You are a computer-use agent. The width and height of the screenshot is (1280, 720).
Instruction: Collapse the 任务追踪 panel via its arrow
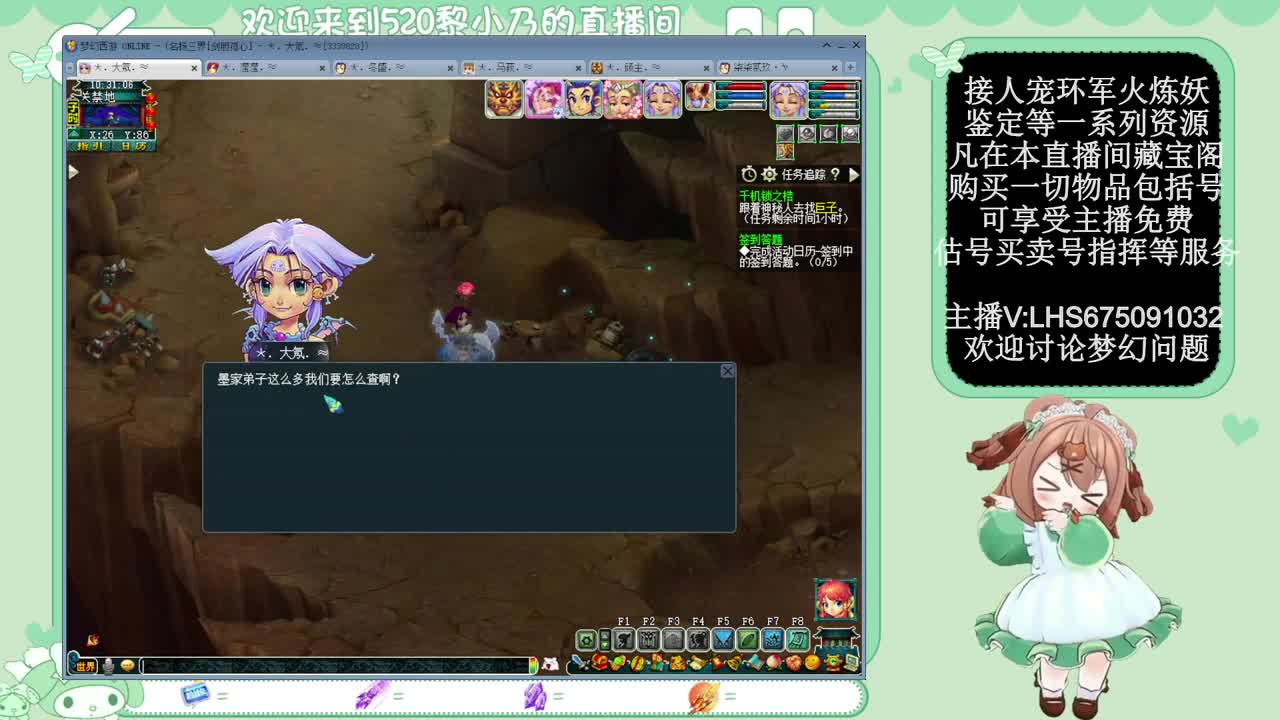pyautogui.click(x=853, y=175)
